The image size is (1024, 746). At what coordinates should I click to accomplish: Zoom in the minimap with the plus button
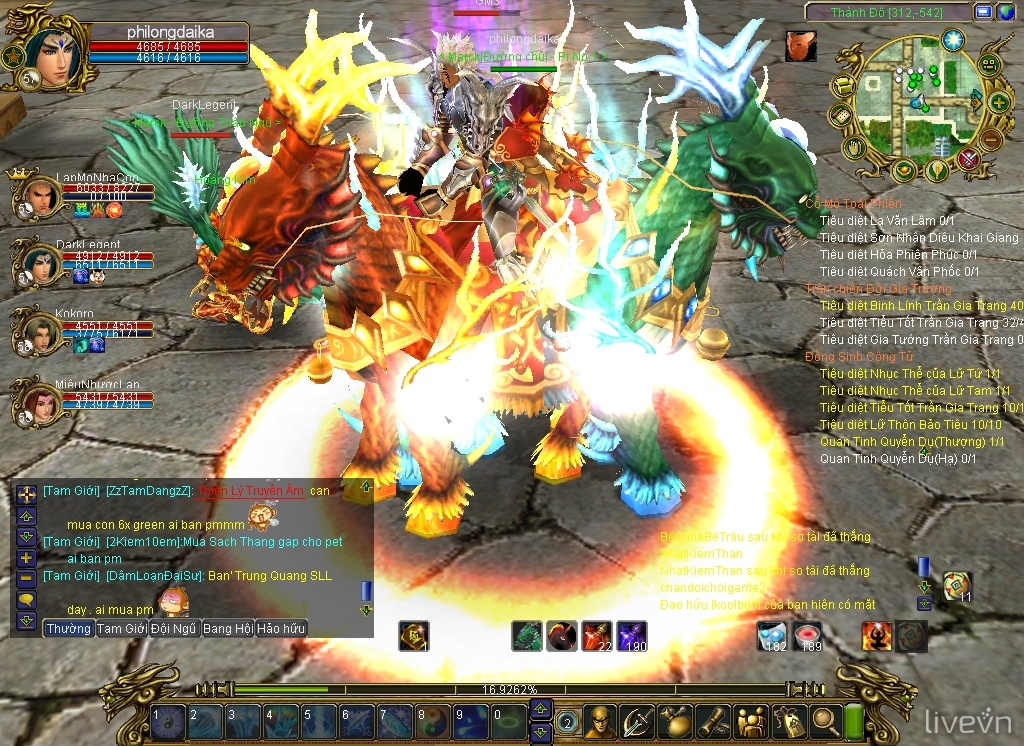pyautogui.click(x=998, y=101)
